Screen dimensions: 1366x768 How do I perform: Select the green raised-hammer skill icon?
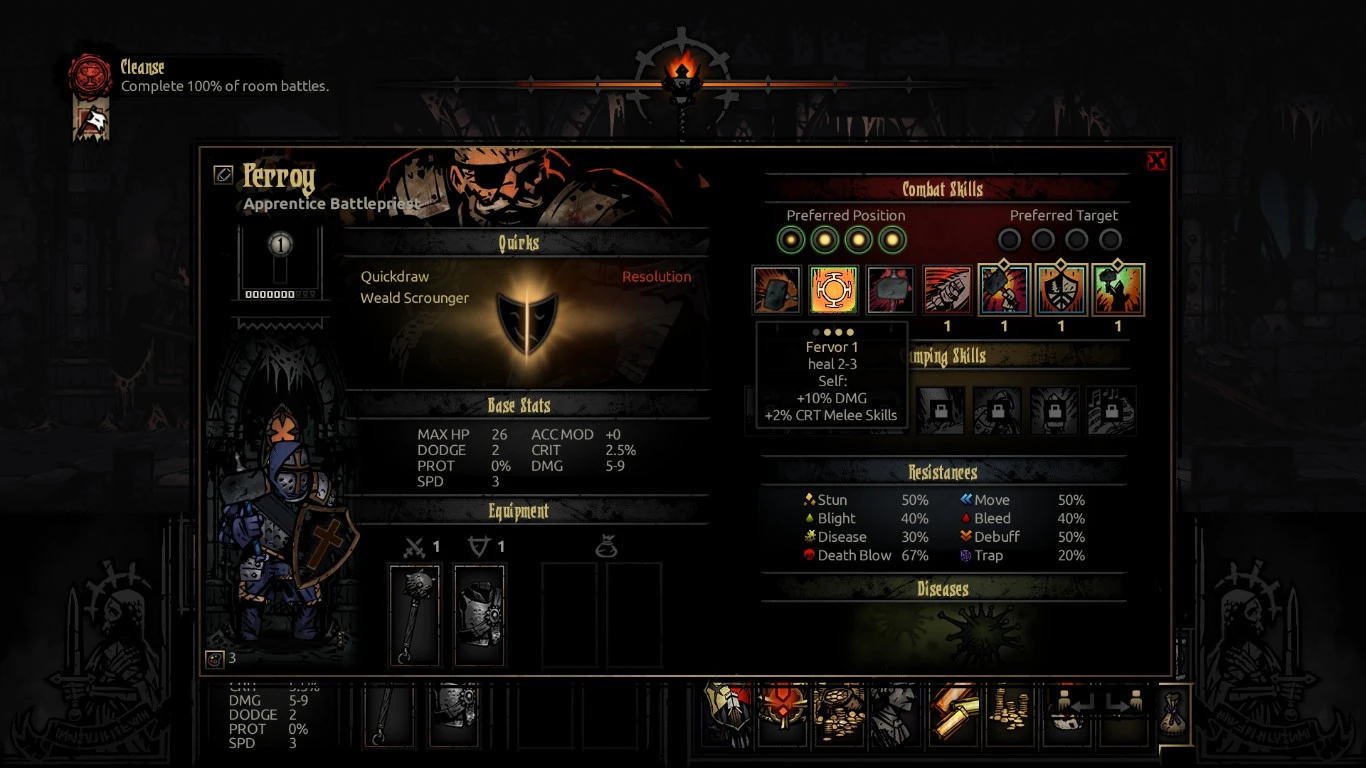[1118, 290]
